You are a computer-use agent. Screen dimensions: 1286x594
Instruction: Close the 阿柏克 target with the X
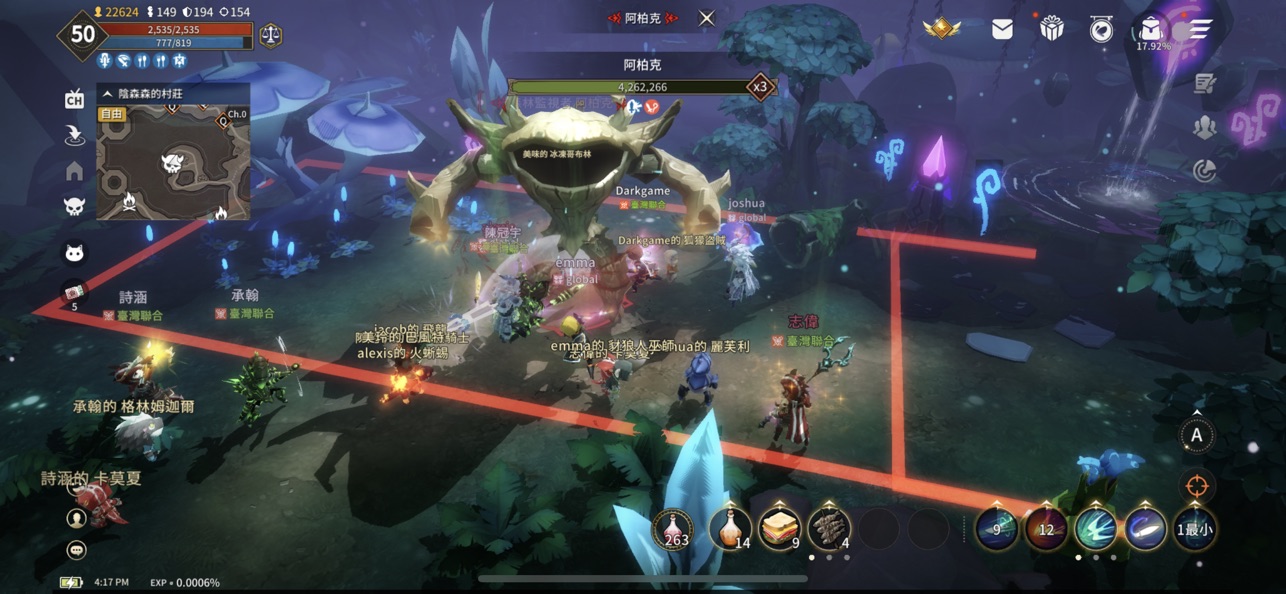pyautogui.click(x=707, y=18)
